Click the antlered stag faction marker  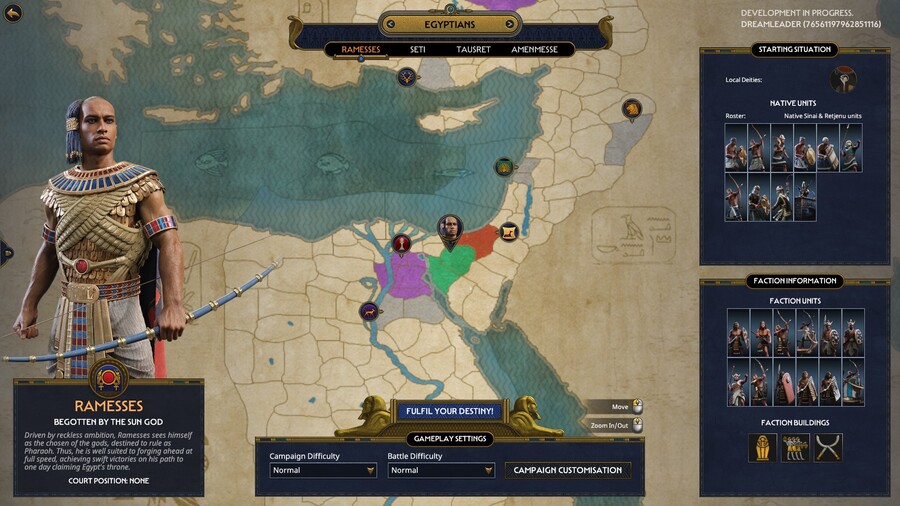(x=406, y=76)
